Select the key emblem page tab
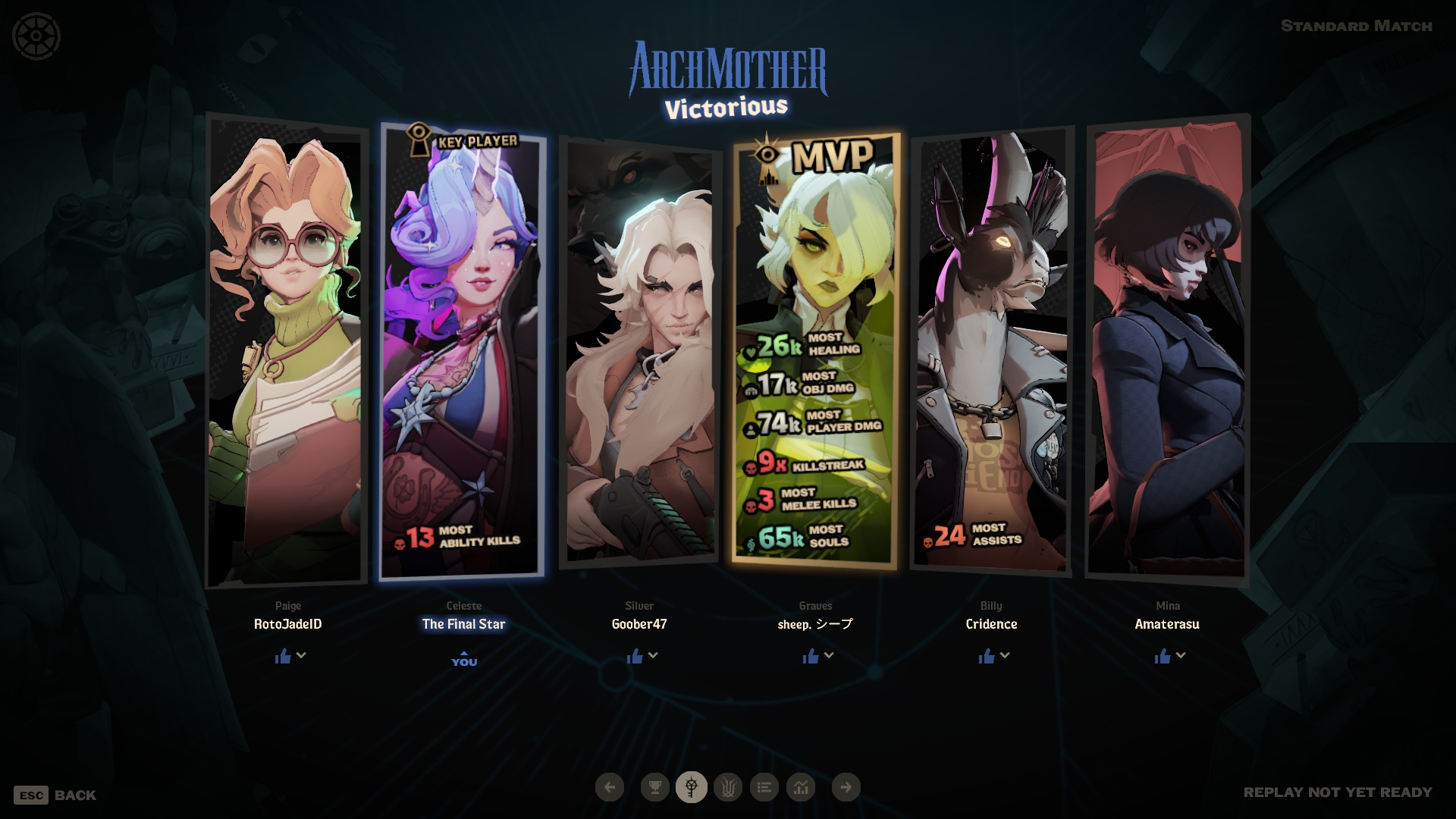 coord(692,787)
